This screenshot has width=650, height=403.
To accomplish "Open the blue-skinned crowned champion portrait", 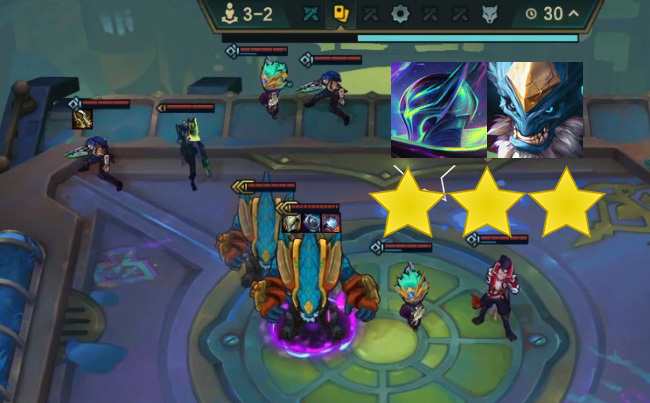I will tap(535, 109).
